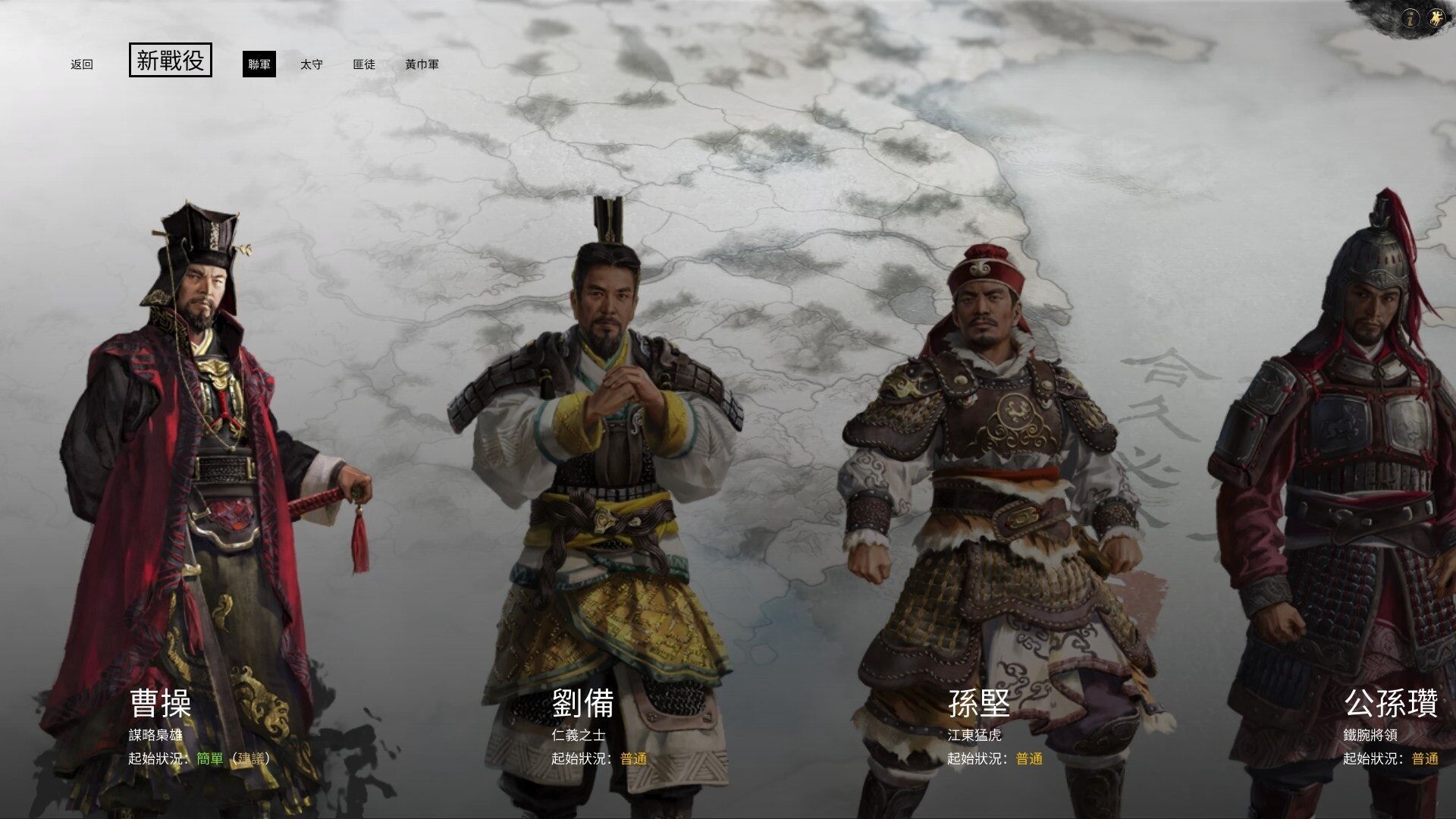Image resolution: width=1456 pixels, height=819 pixels.
Task: Click the golden horseman icon
Action: click(x=1436, y=18)
